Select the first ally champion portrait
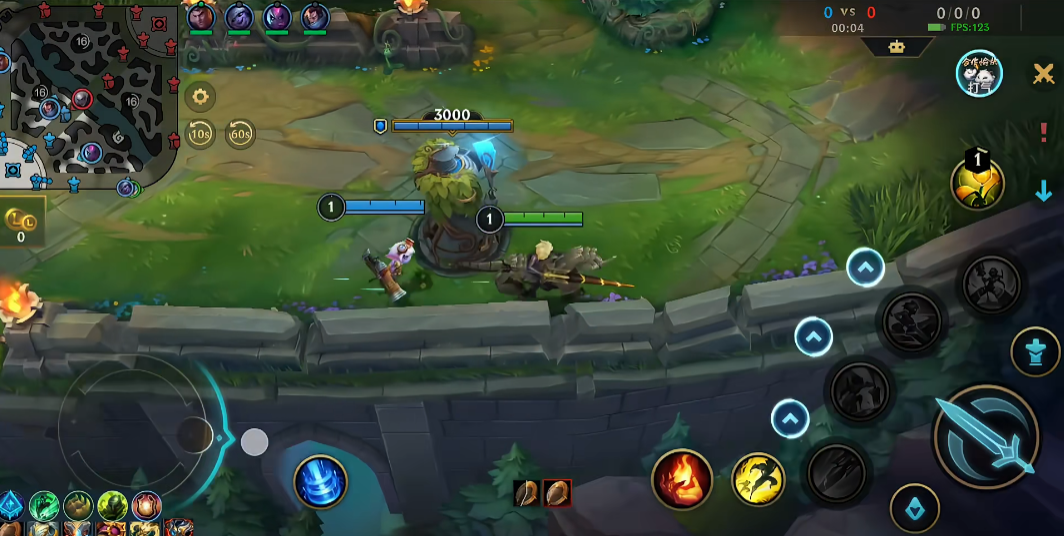1064x536 pixels. pos(201,17)
